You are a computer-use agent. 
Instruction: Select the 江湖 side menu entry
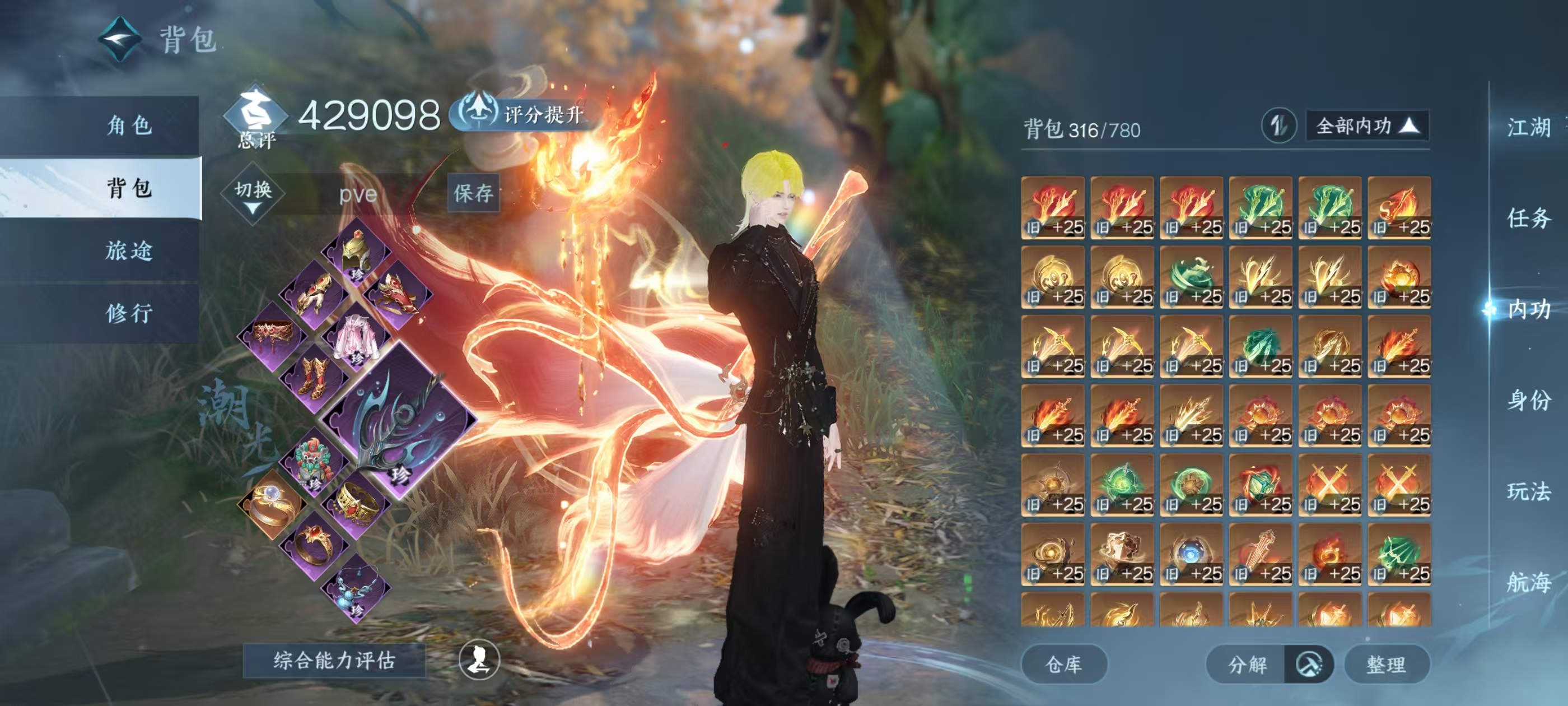(1528, 127)
